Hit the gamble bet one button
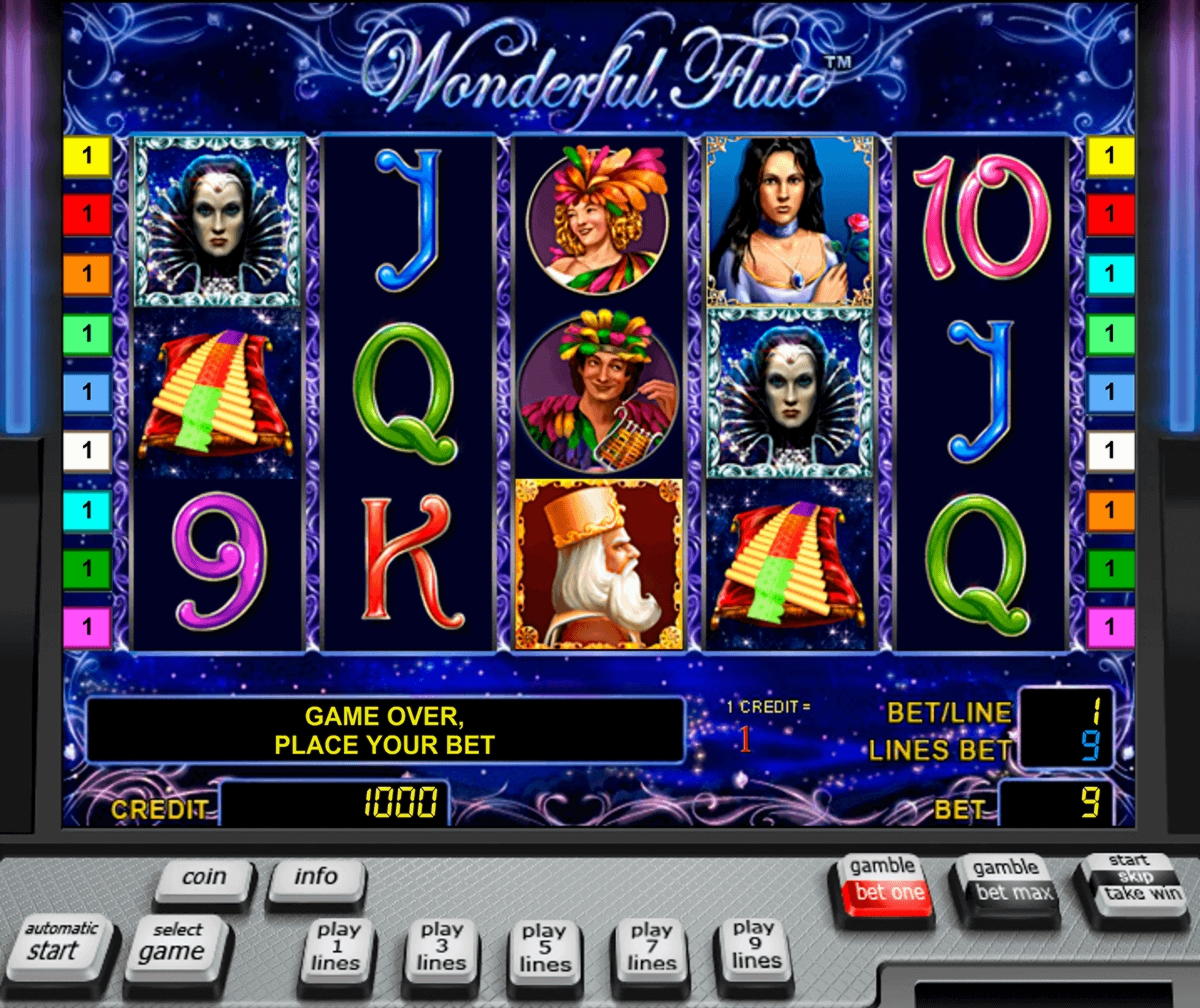 click(883, 880)
